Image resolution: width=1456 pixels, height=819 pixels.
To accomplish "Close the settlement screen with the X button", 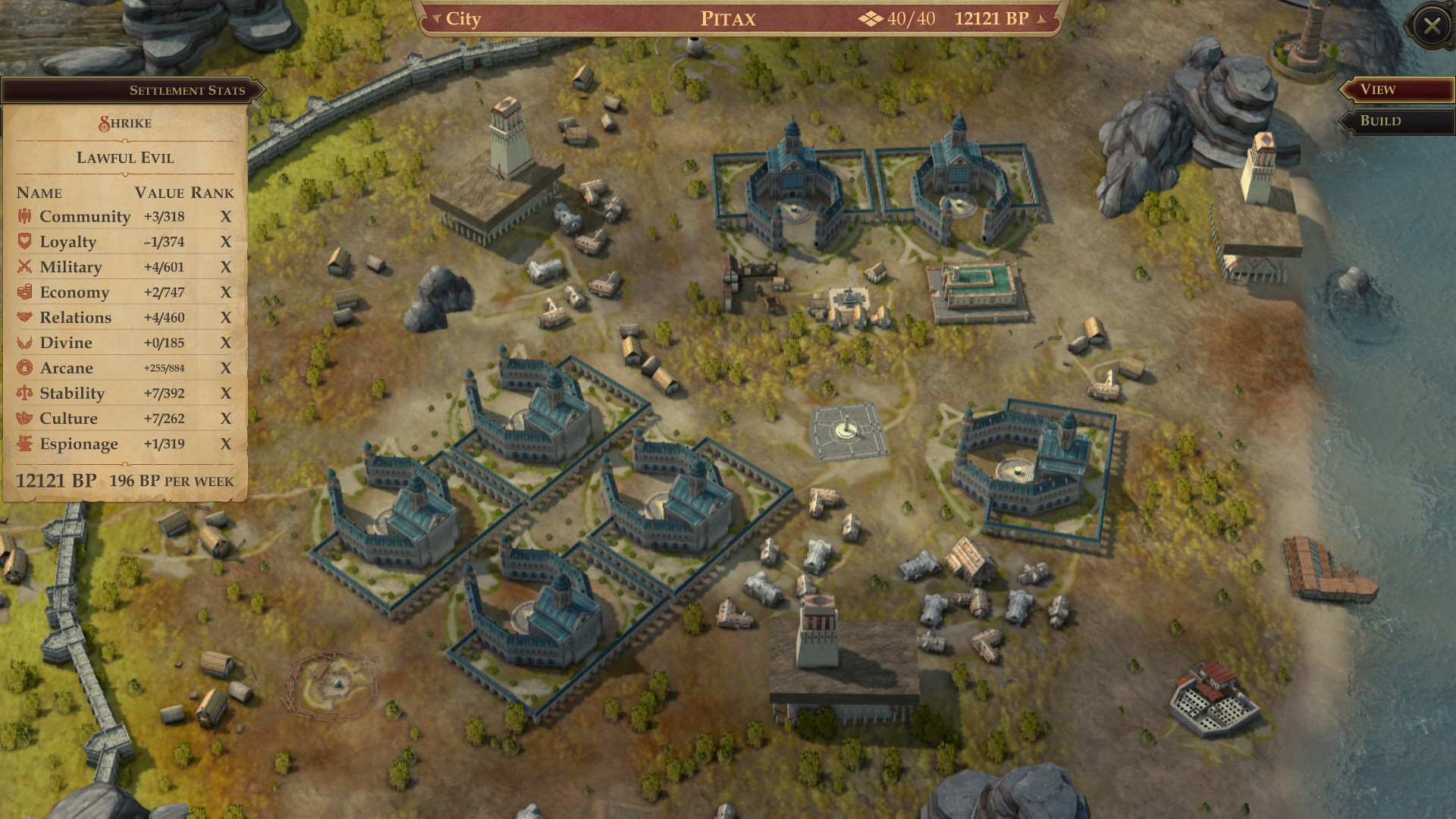I will pos(1432,27).
